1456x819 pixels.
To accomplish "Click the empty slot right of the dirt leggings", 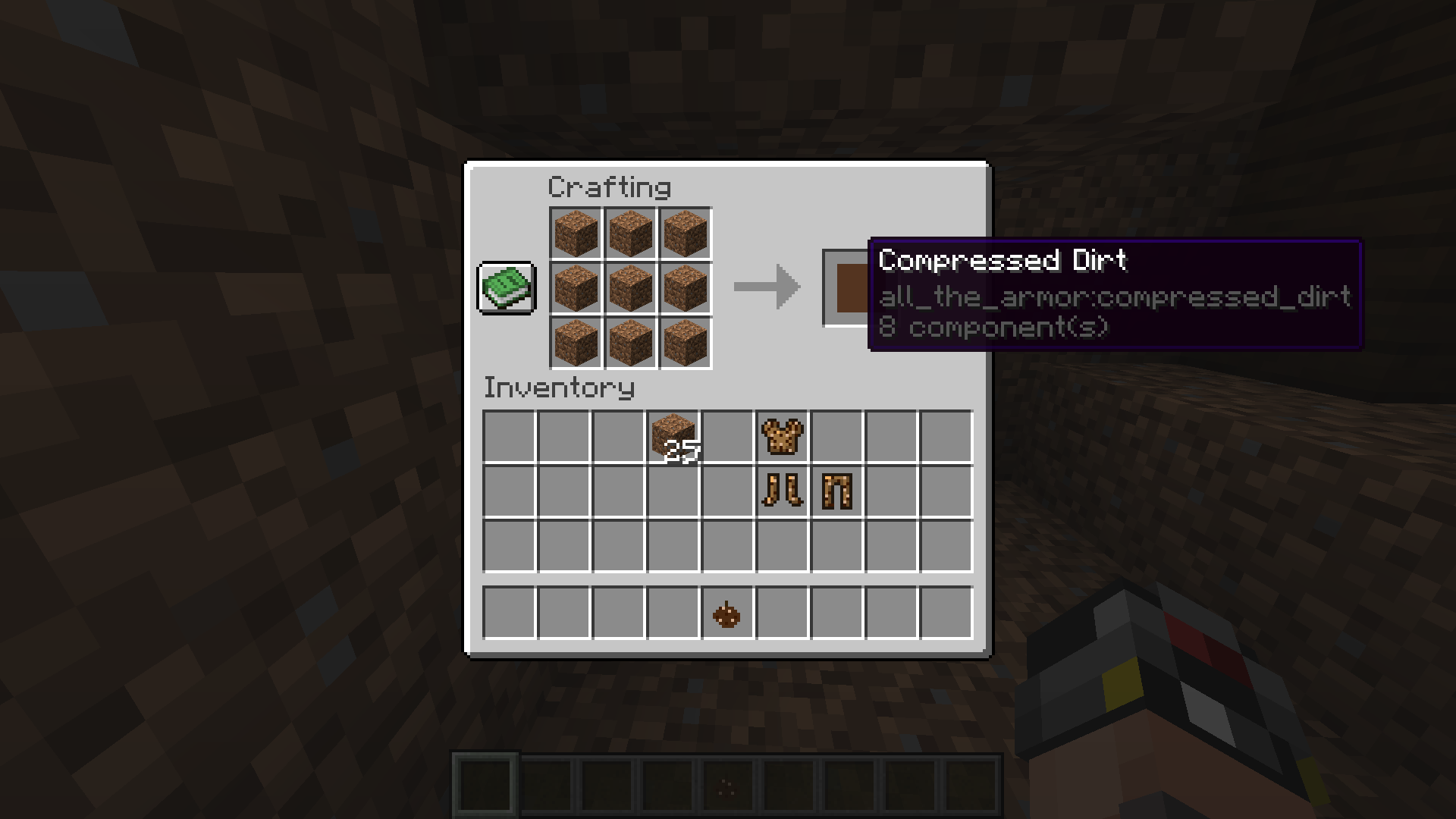I will (890, 491).
